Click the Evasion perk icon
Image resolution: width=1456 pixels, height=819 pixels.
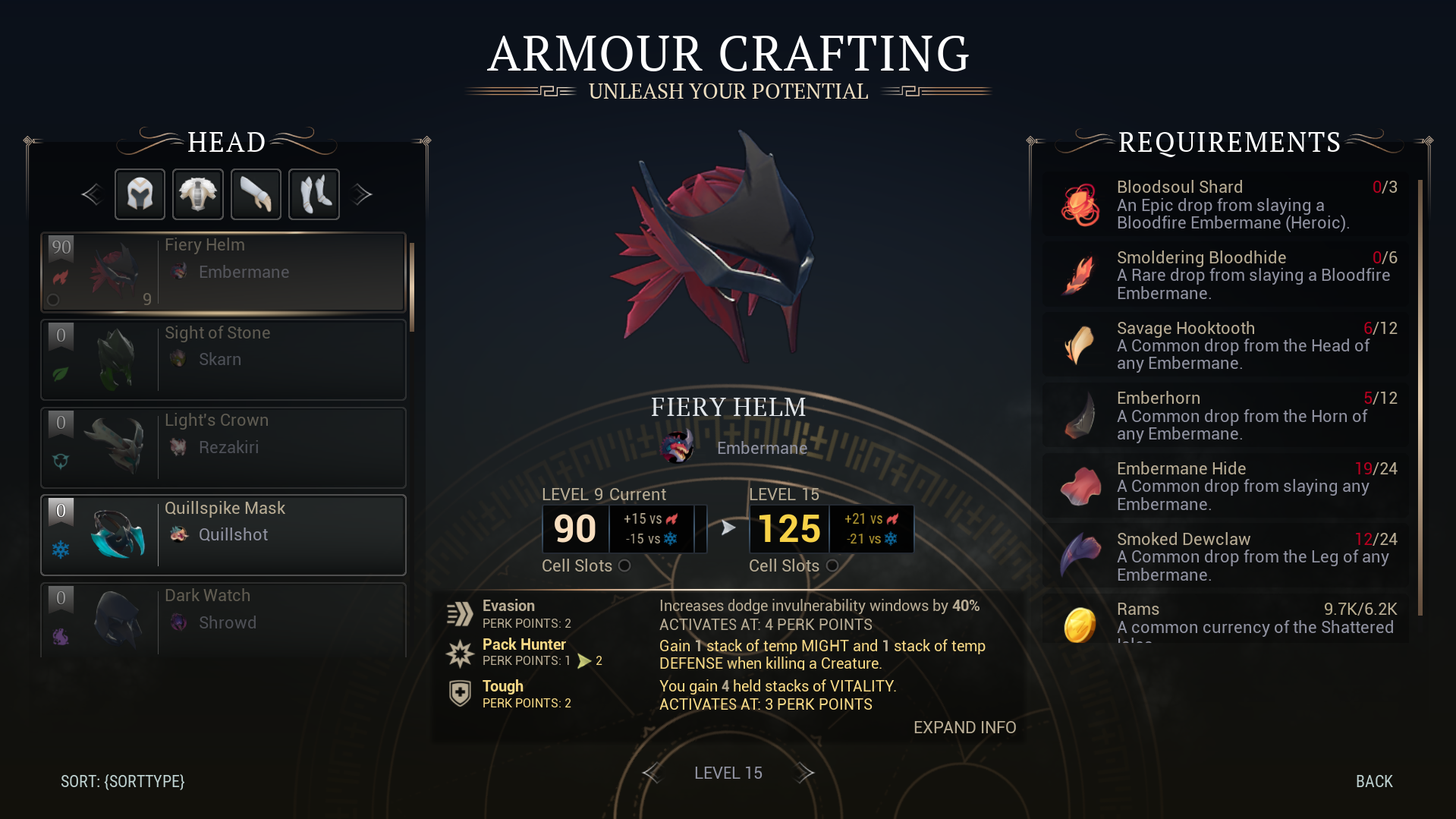point(461,612)
